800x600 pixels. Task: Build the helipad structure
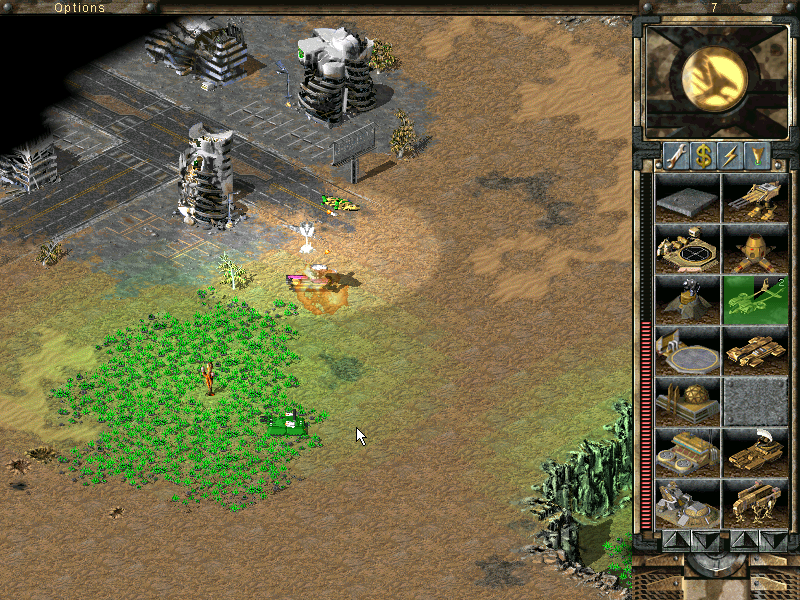(x=688, y=248)
